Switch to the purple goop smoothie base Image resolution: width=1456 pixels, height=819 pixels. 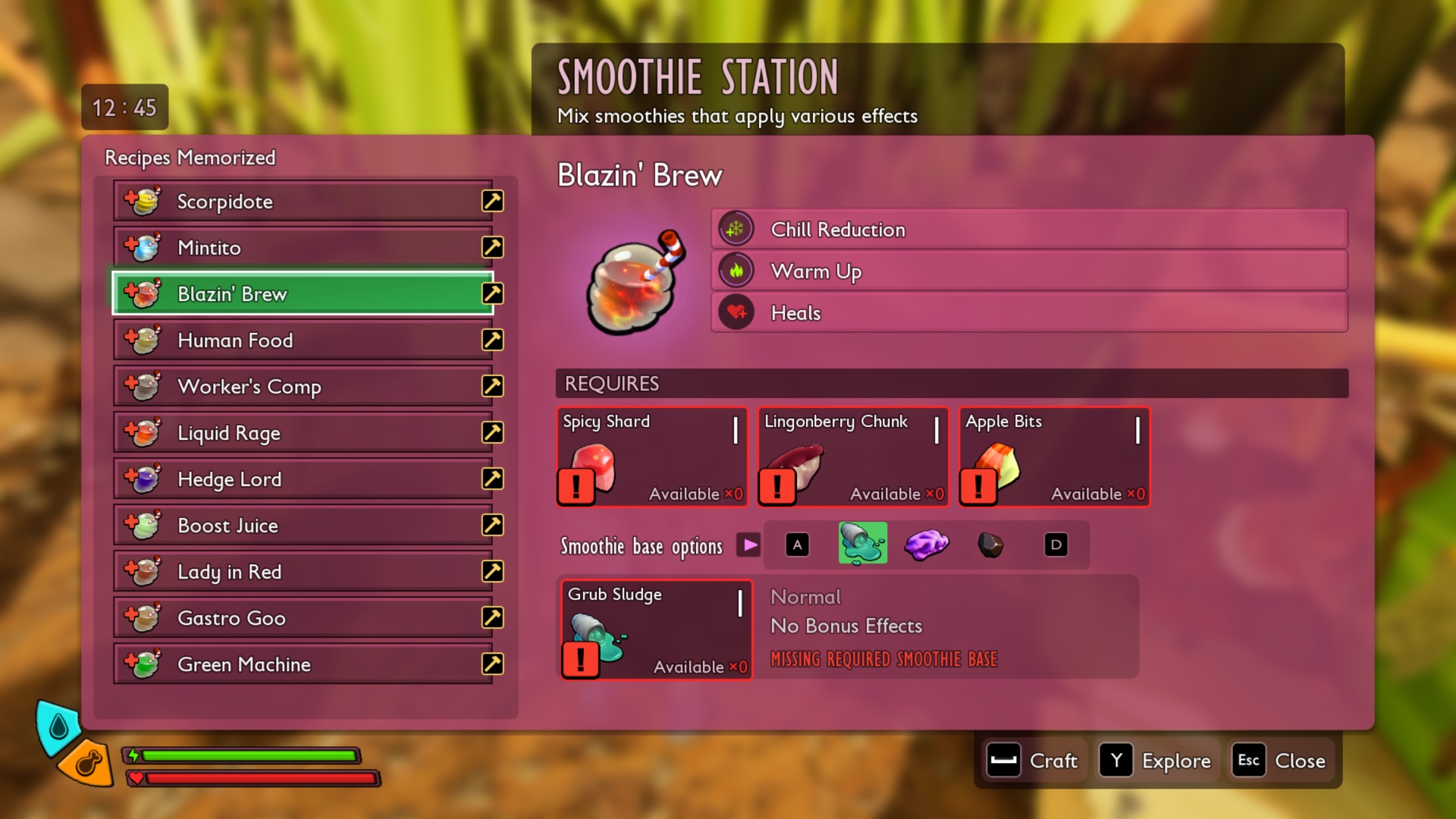926,544
